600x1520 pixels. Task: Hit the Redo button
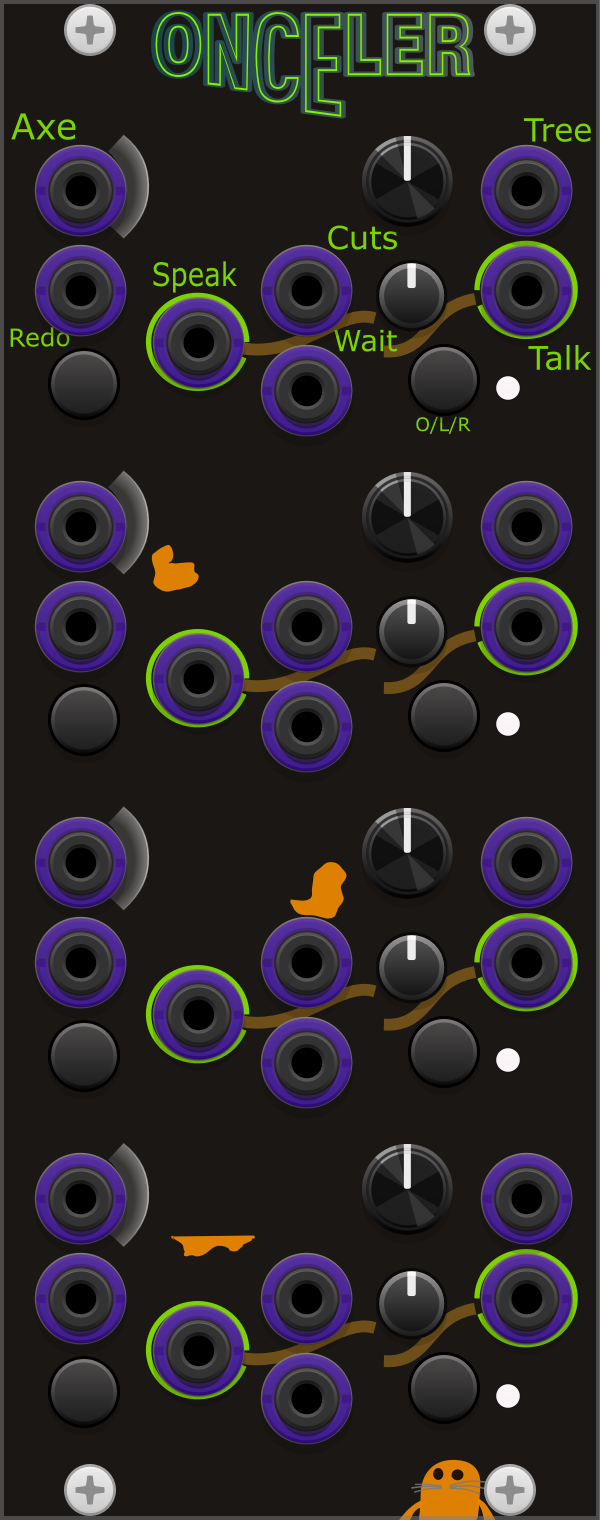(x=84, y=383)
